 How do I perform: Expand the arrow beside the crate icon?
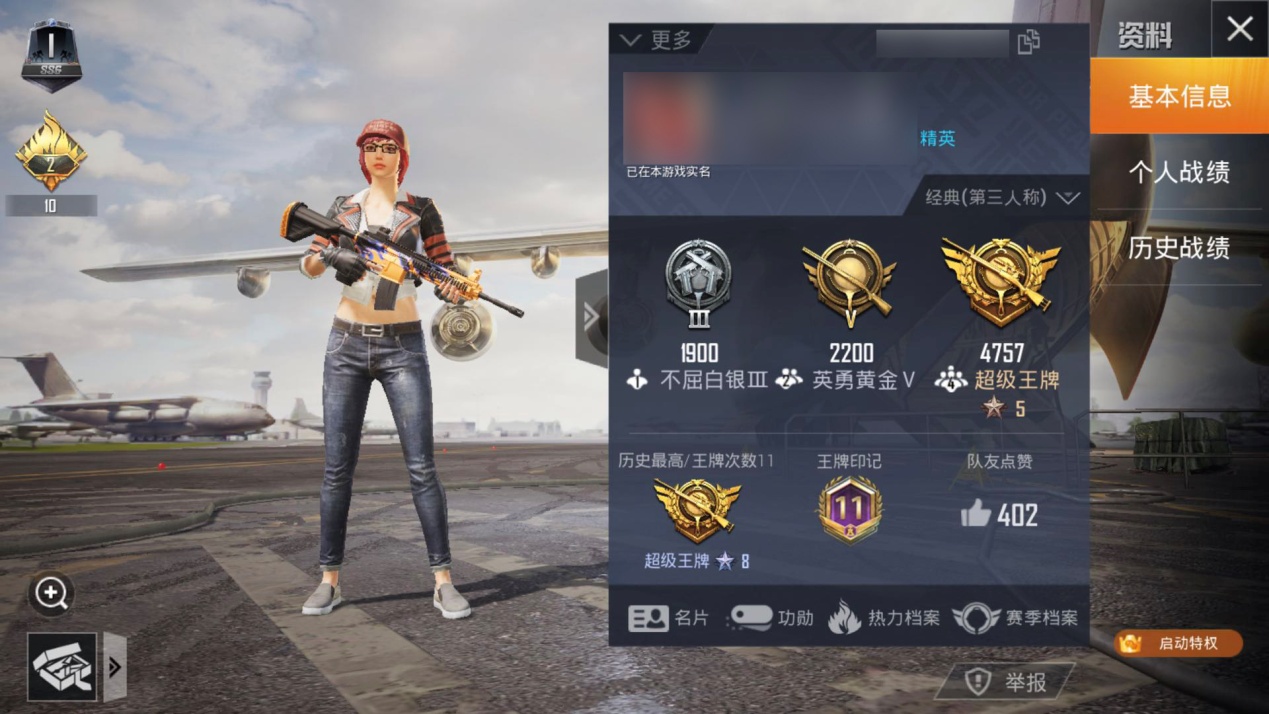tap(115, 667)
